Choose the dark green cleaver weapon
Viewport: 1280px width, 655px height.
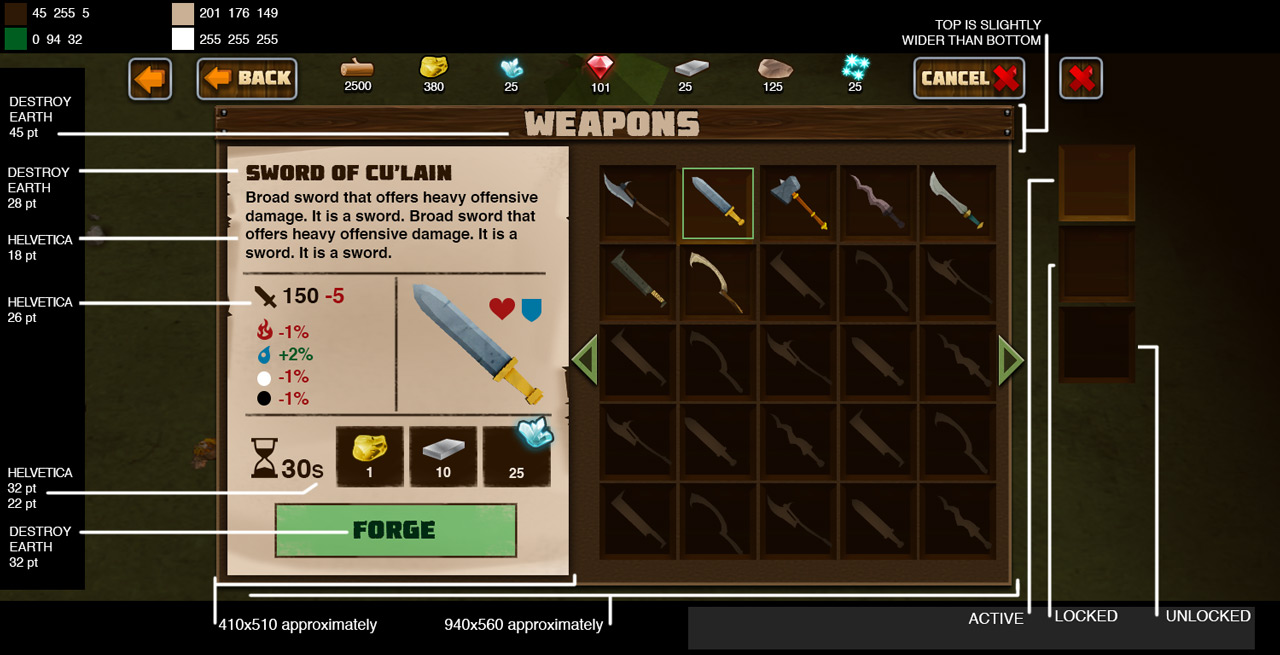(x=638, y=282)
